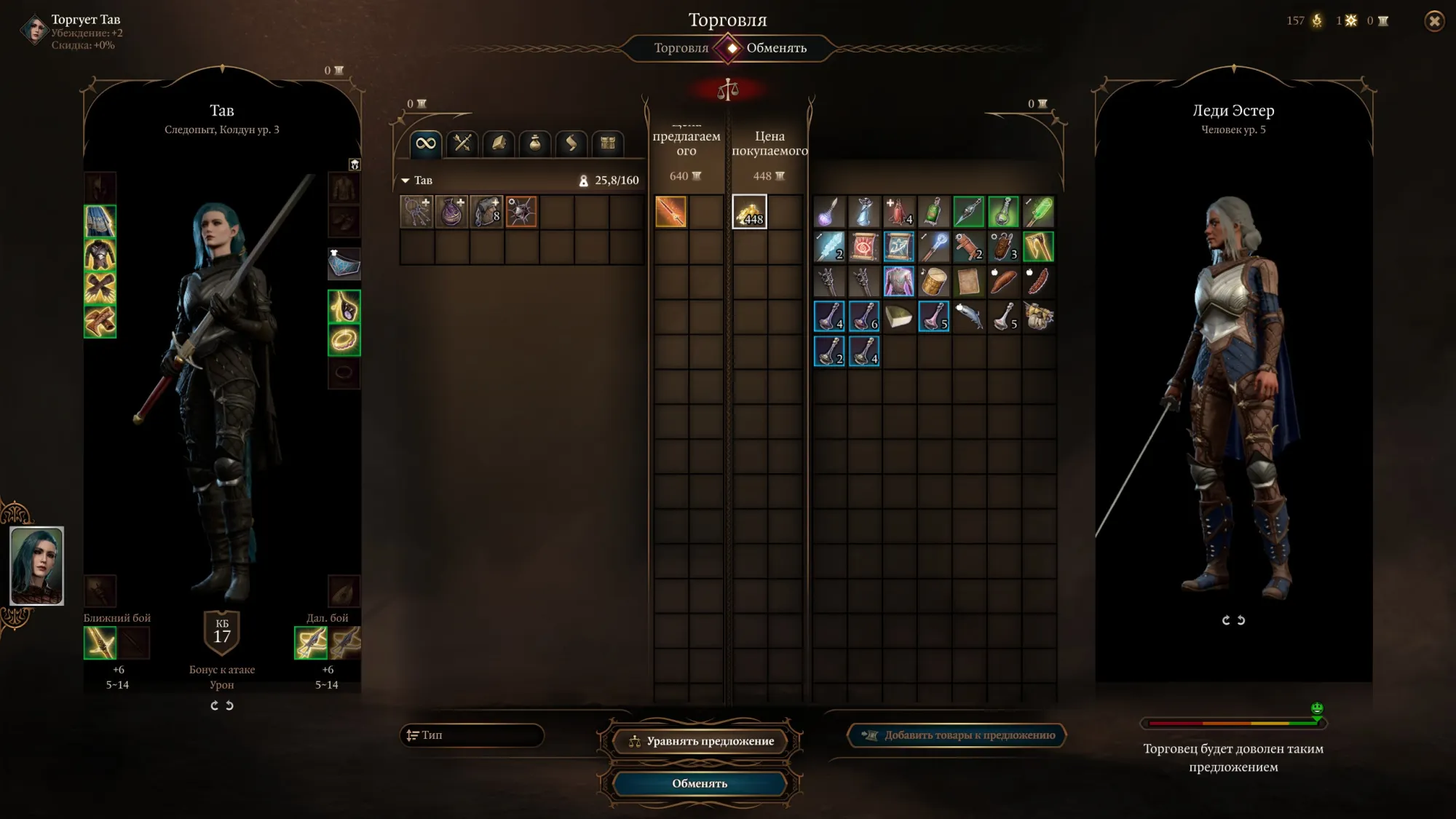Viewport: 1456px width, 819px height.
Task: Close the trade window
Action: click(1434, 21)
